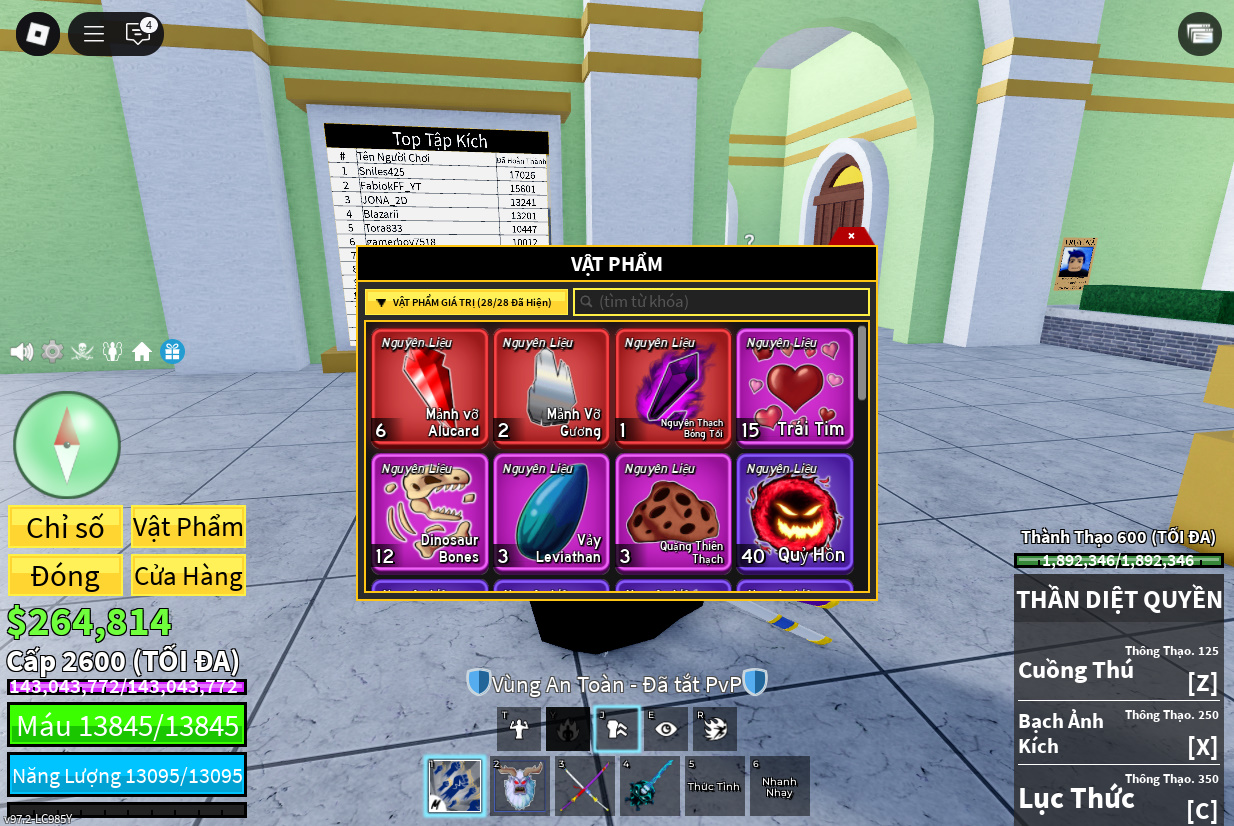The height and width of the screenshot is (826, 1234).
Task: Open the Chỉ số stats menu
Action: [x=66, y=527]
